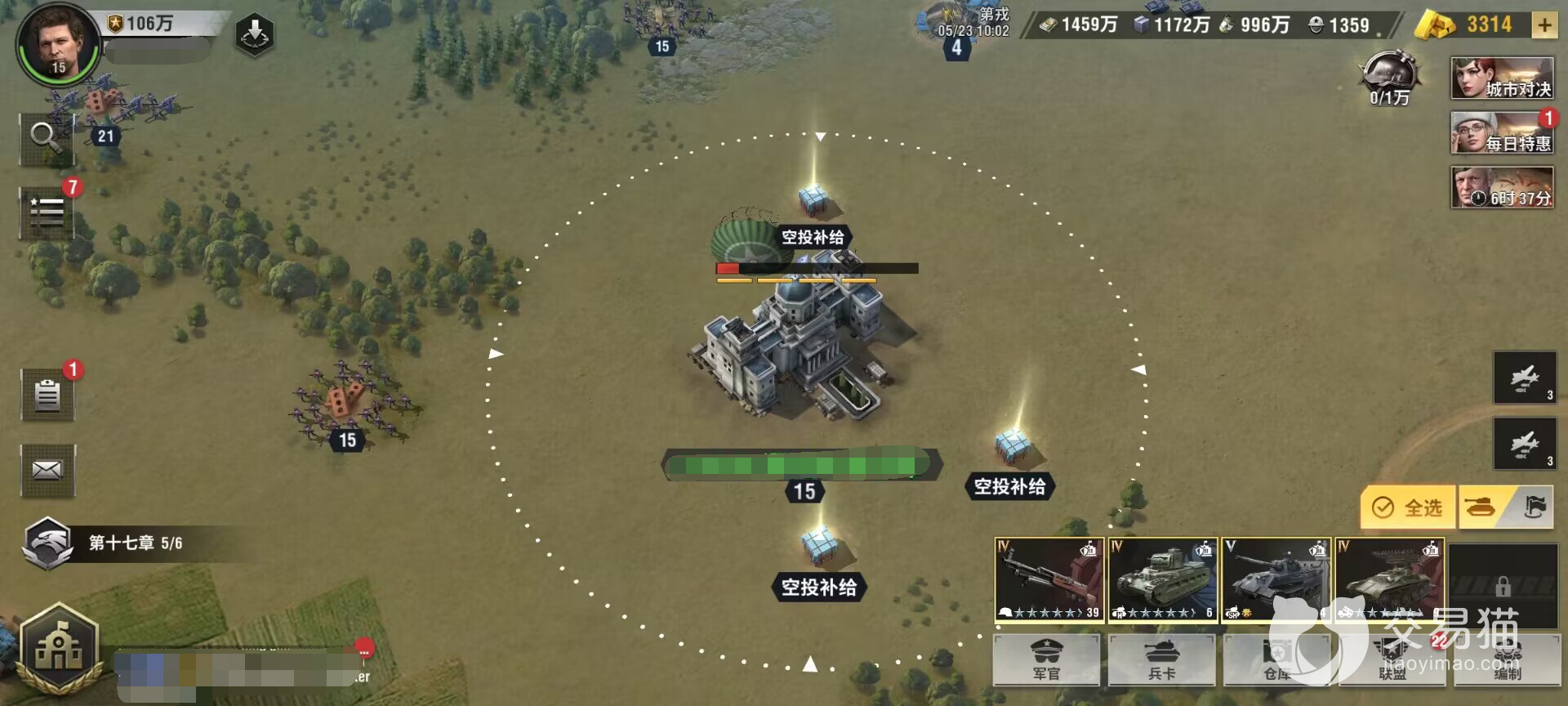Viewport: 1568px width, 706px height.
Task: Open the 军官 officers menu
Action: click(x=1046, y=660)
